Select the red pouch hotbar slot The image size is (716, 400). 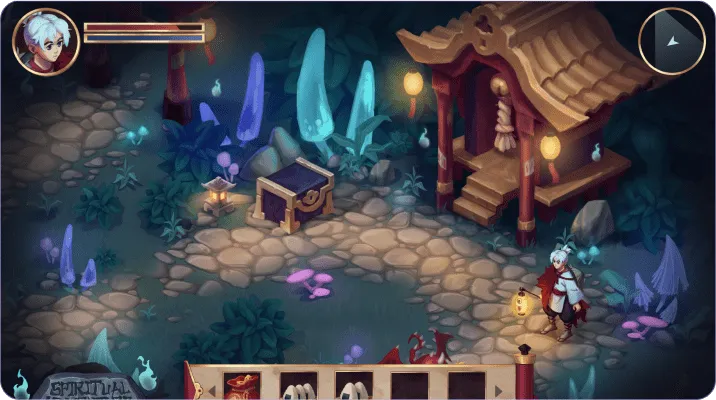tap(243, 386)
